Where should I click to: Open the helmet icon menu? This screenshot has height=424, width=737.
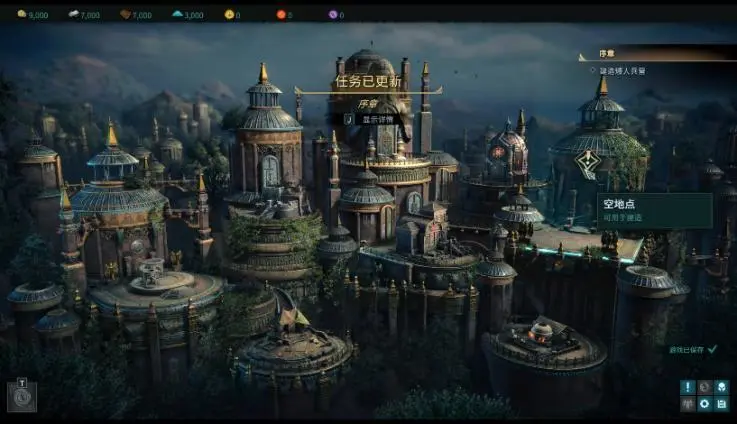tap(721, 387)
